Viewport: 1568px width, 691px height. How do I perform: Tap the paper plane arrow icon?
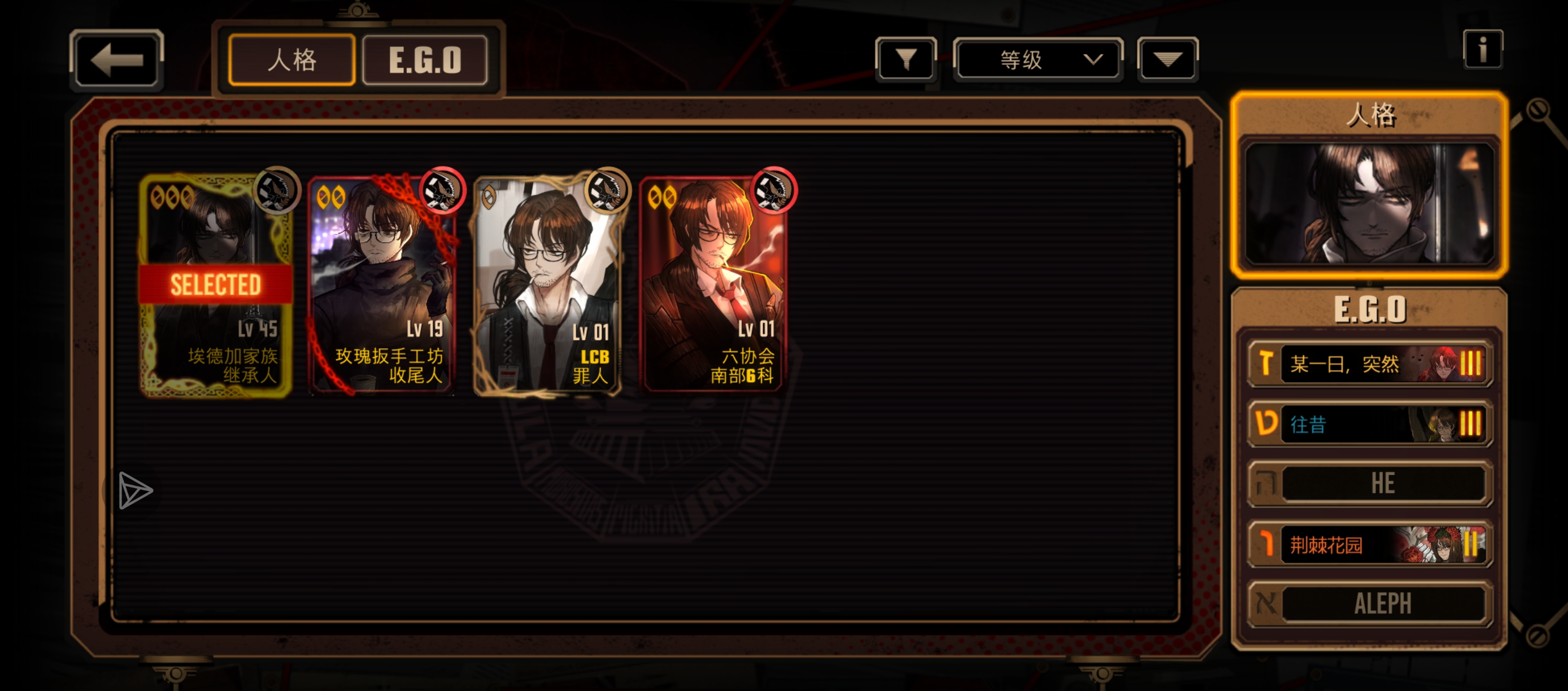click(134, 490)
